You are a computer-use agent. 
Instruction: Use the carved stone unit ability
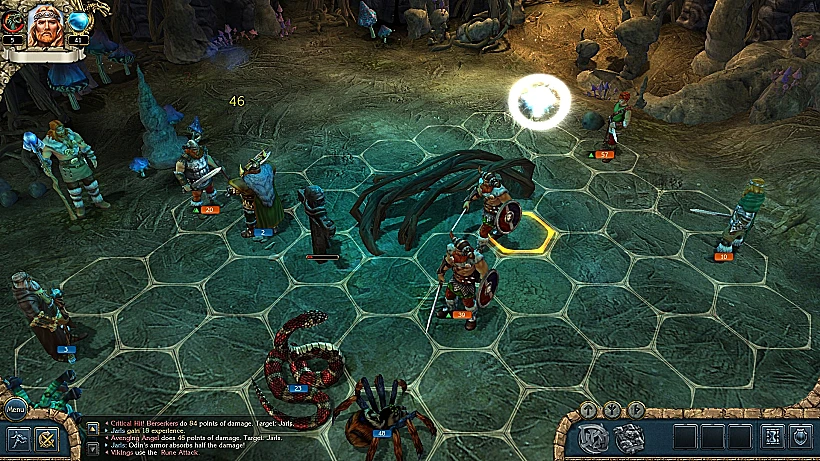(628, 437)
